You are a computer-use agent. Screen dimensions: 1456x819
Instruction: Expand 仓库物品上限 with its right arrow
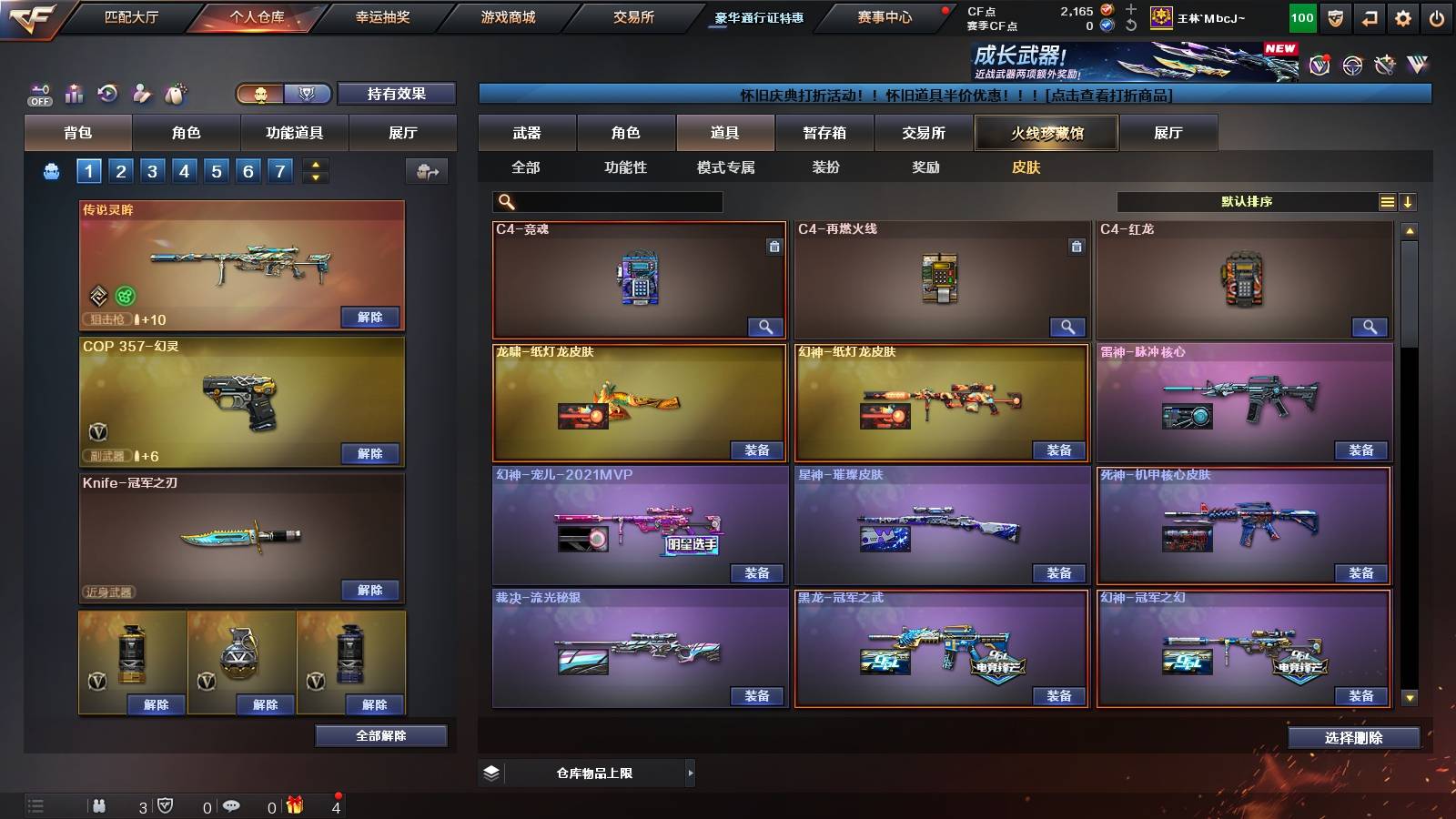[689, 773]
